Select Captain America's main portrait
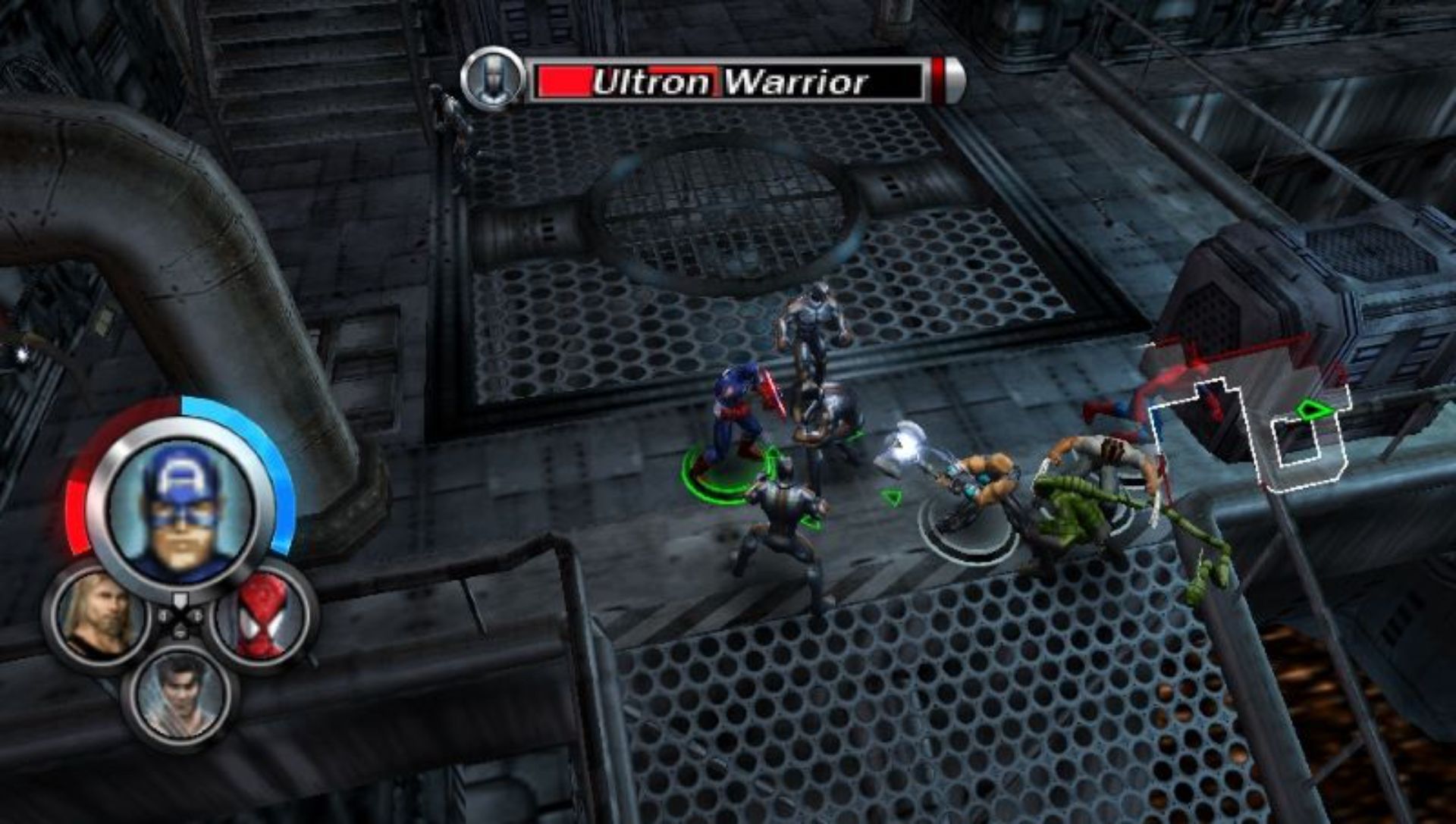Viewport: 1456px width, 824px height. (180, 506)
